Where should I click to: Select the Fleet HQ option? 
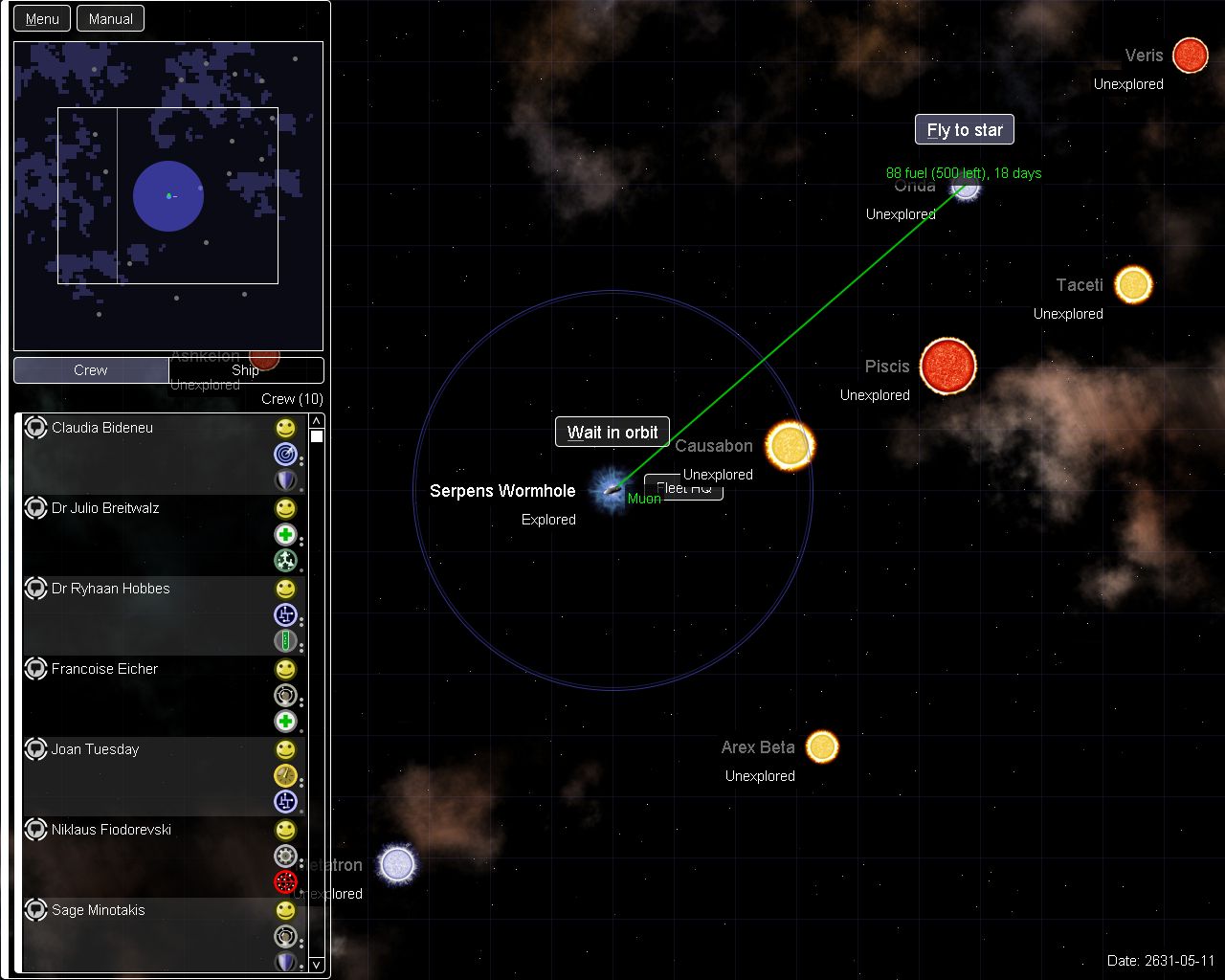click(x=684, y=488)
